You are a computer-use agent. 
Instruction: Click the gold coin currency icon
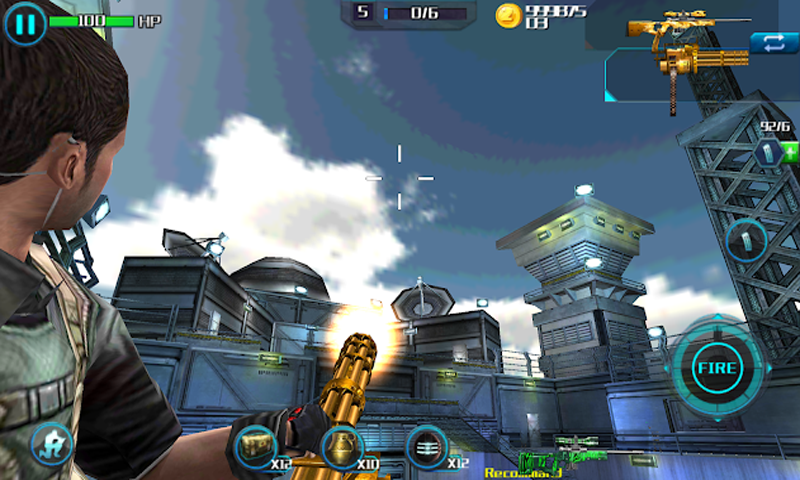click(508, 15)
